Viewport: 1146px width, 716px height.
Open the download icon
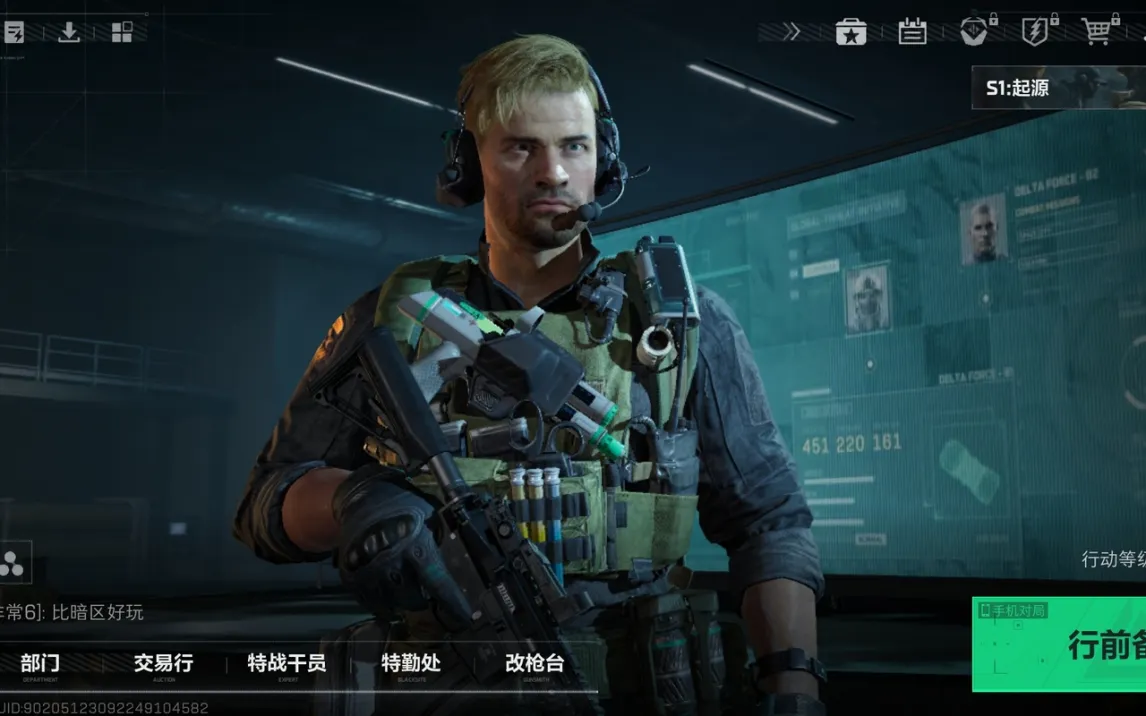[x=68, y=32]
